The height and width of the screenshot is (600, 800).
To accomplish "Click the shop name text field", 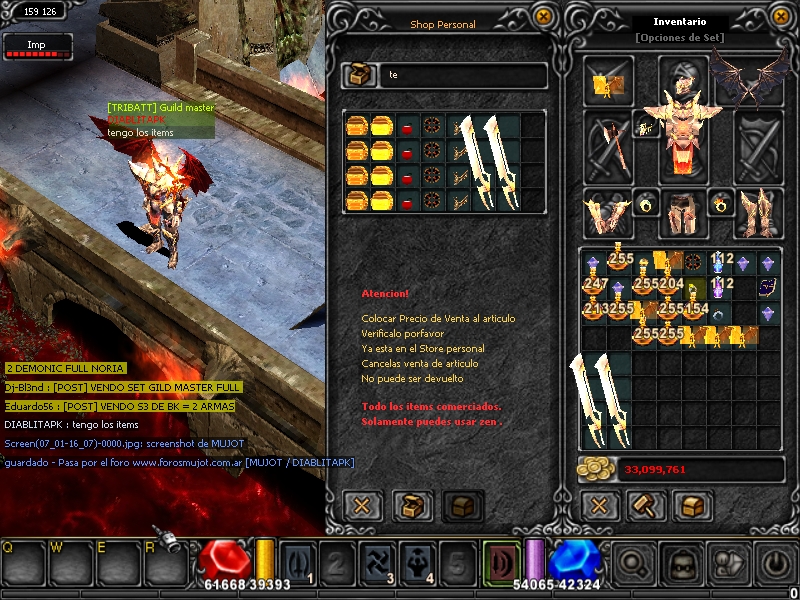I will pos(465,76).
